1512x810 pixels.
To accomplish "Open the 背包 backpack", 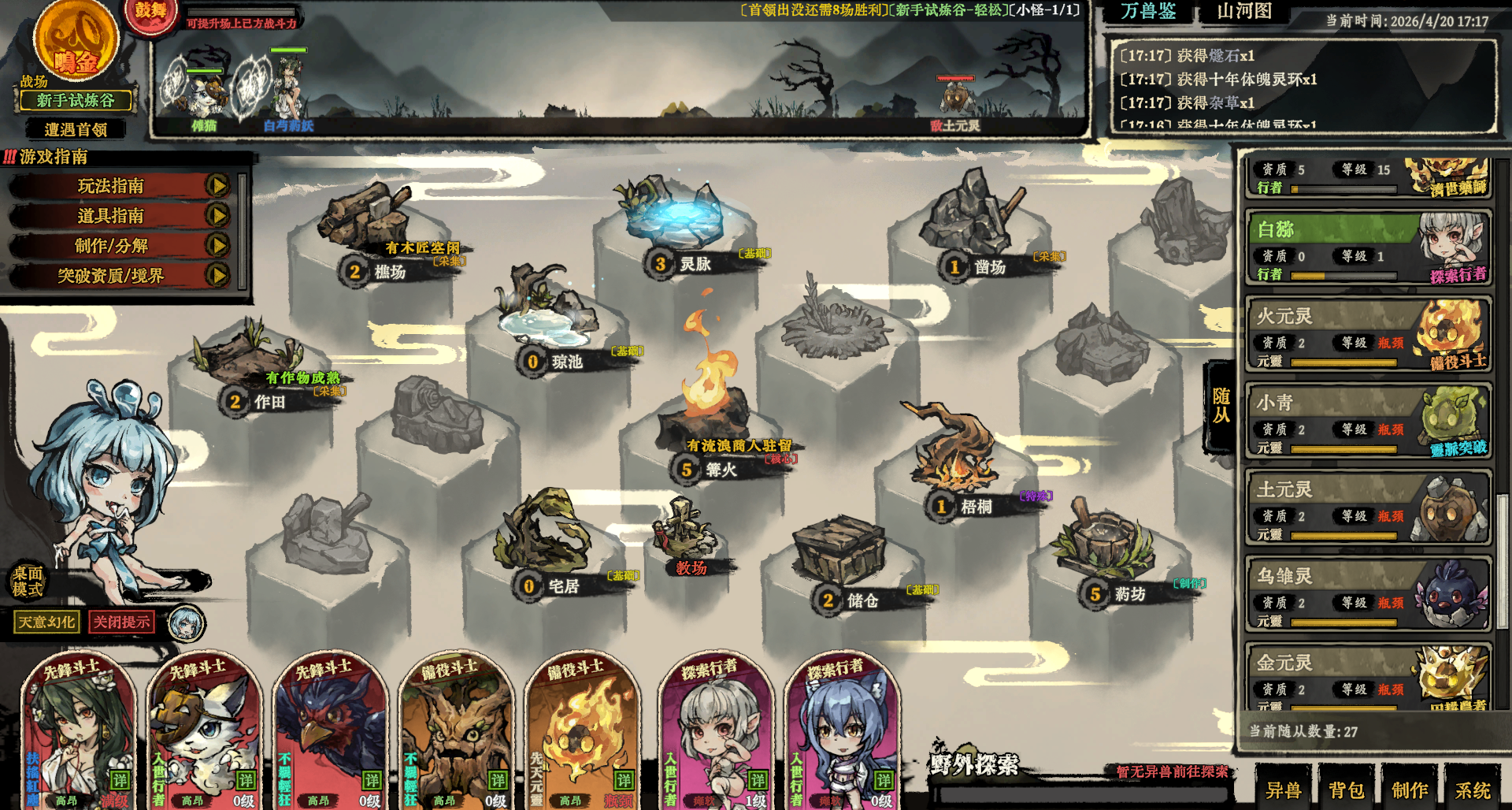I will [1347, 790].
